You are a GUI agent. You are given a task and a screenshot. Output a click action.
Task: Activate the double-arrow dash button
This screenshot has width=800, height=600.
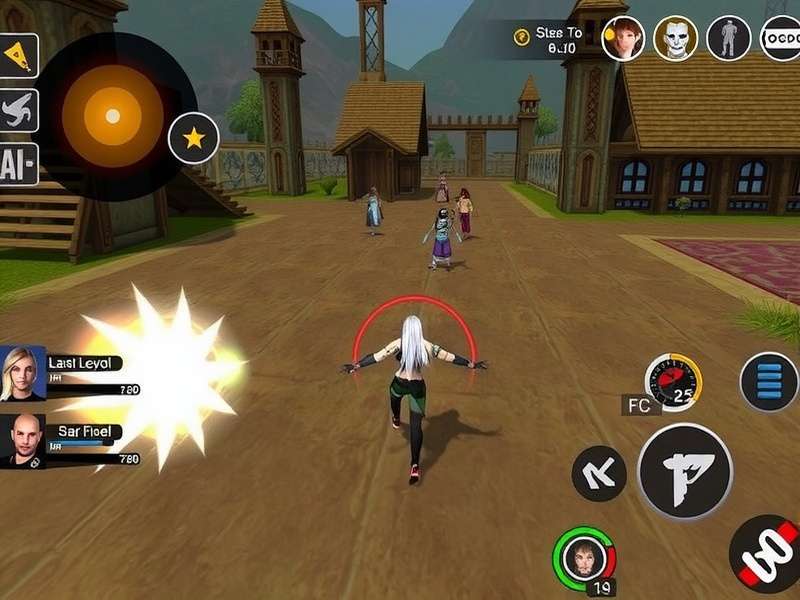[x=598, y=473]
